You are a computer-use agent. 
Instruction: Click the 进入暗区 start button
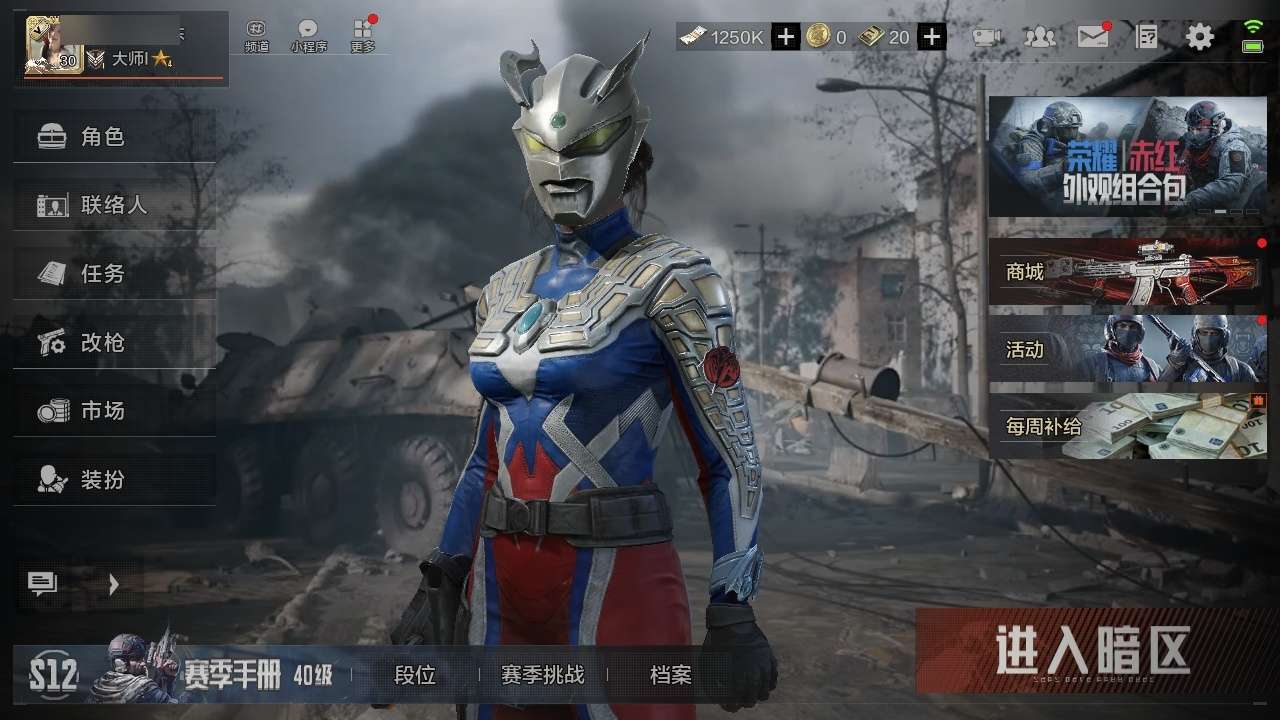click(x=1094, y=651)
